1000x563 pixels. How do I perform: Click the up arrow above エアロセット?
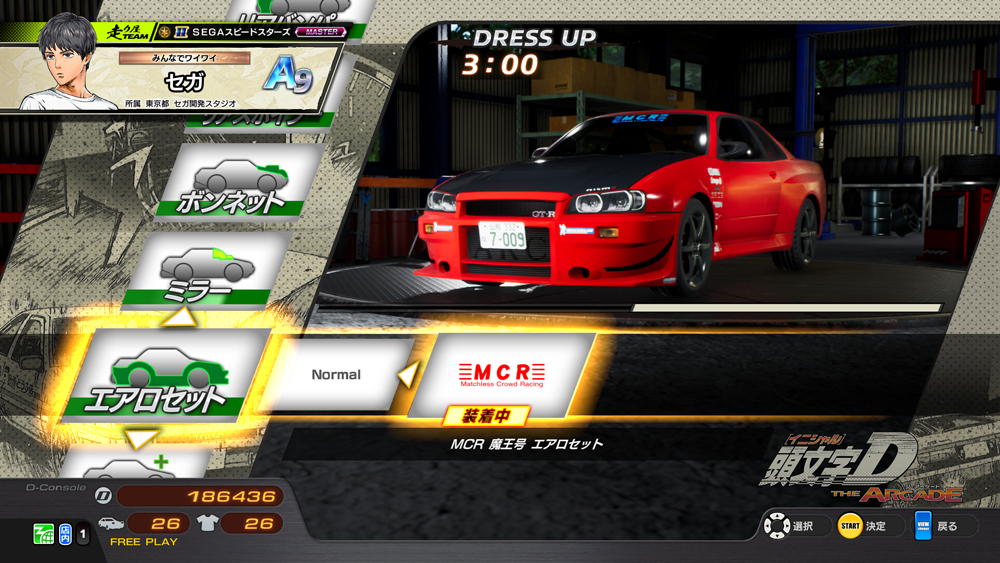(183, 318)
